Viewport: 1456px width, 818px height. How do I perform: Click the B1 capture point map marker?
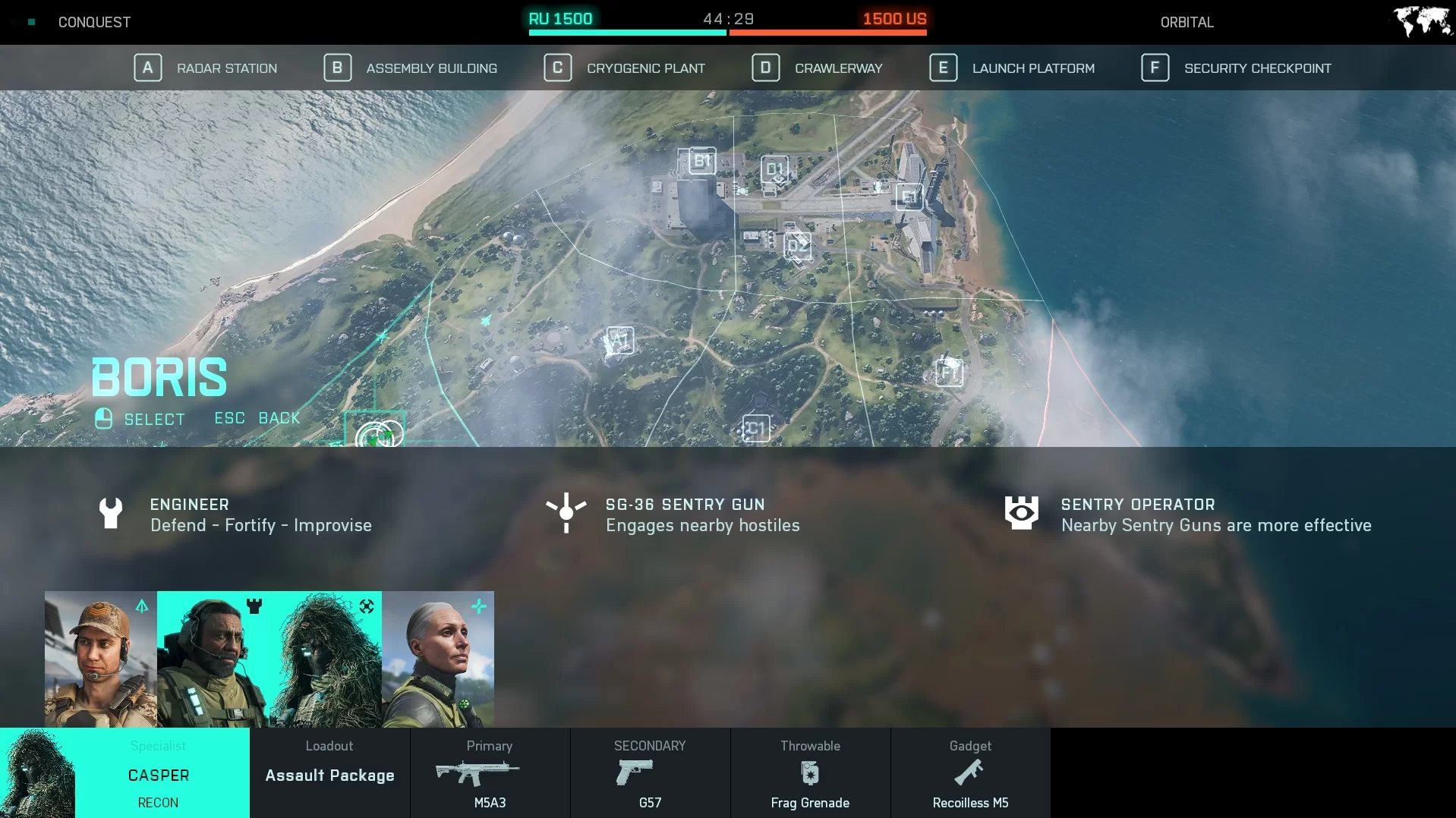tap(701, 161)
